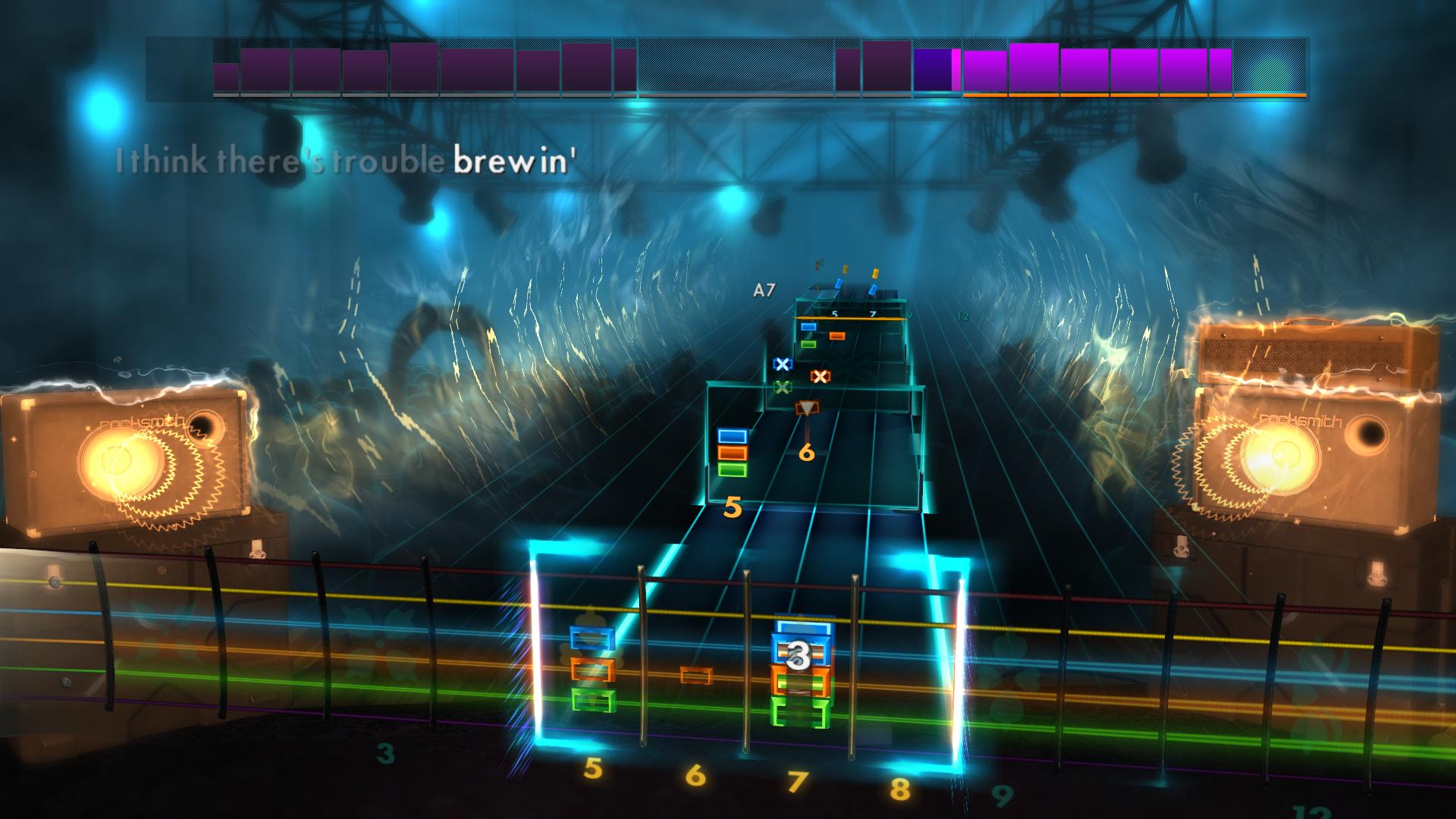Screen dimensions: 1456x819
Task: Click the blue X mute note symbol
Action: (783, 365)
